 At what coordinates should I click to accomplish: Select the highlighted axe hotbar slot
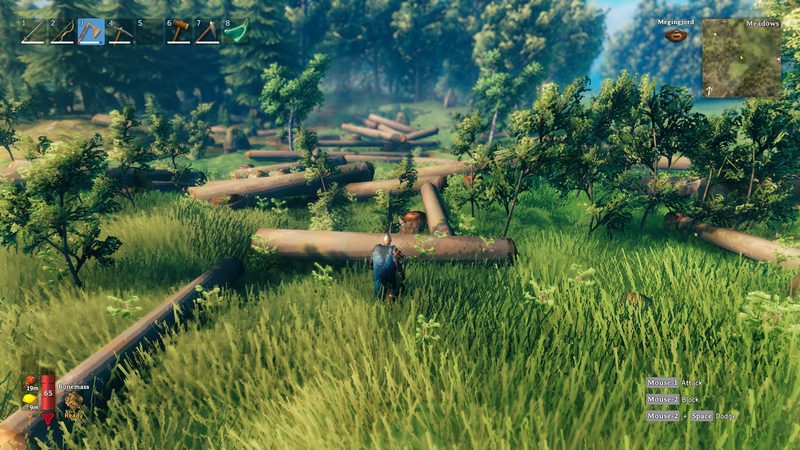pos(91,32)
